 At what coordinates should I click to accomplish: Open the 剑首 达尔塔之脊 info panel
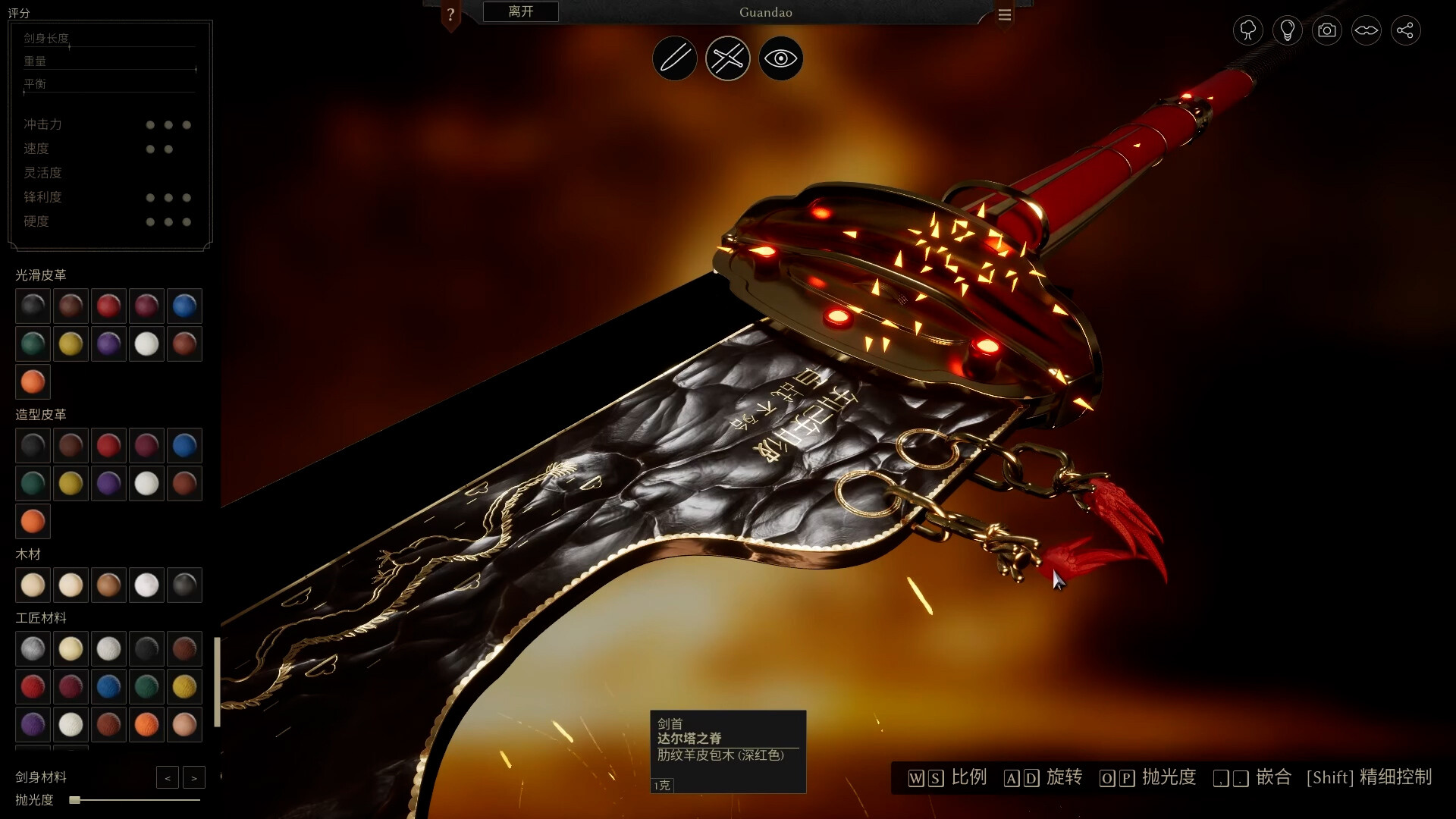click(x=728, y=751)
